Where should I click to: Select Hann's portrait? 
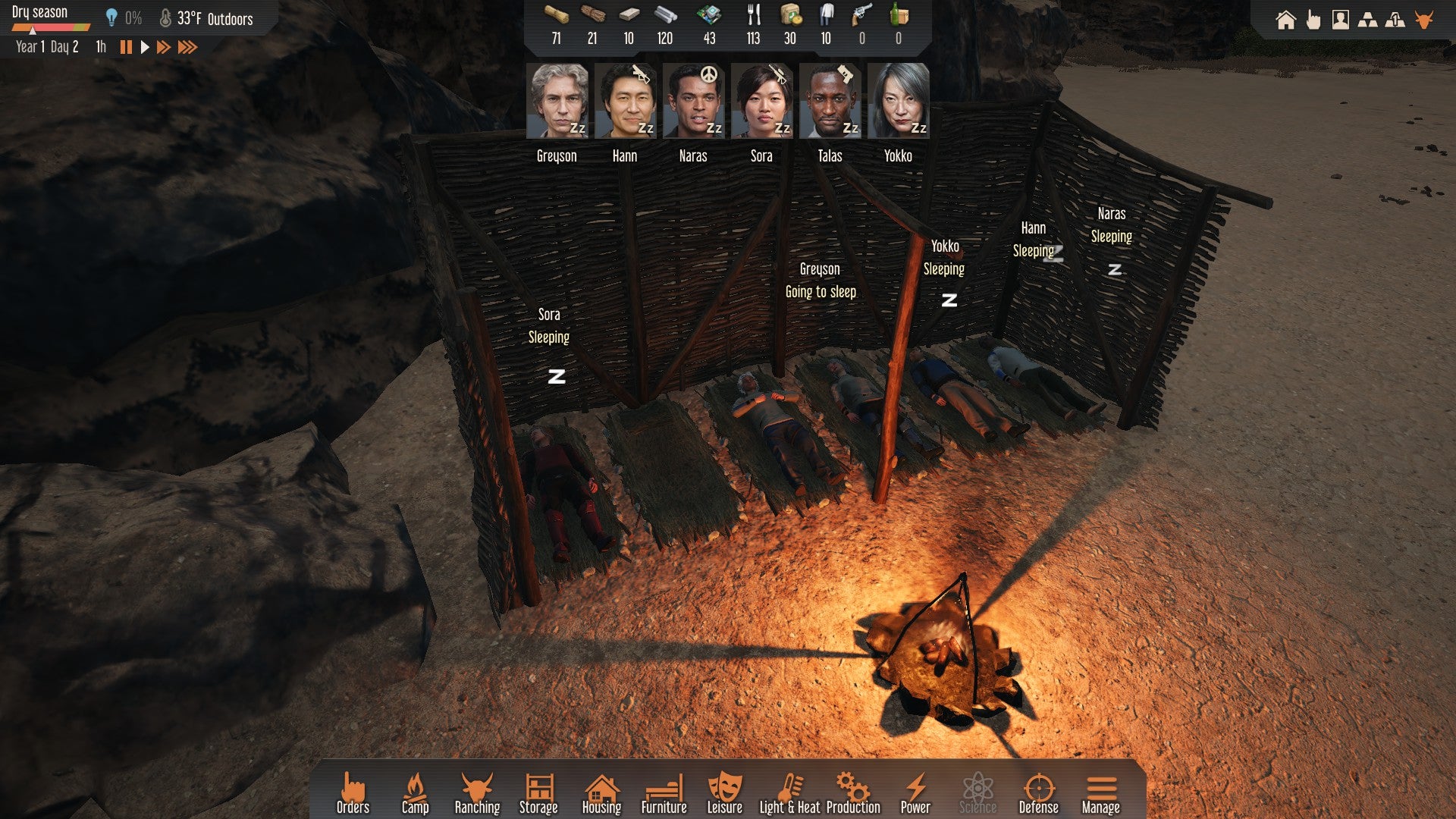(x=625, y=101)
